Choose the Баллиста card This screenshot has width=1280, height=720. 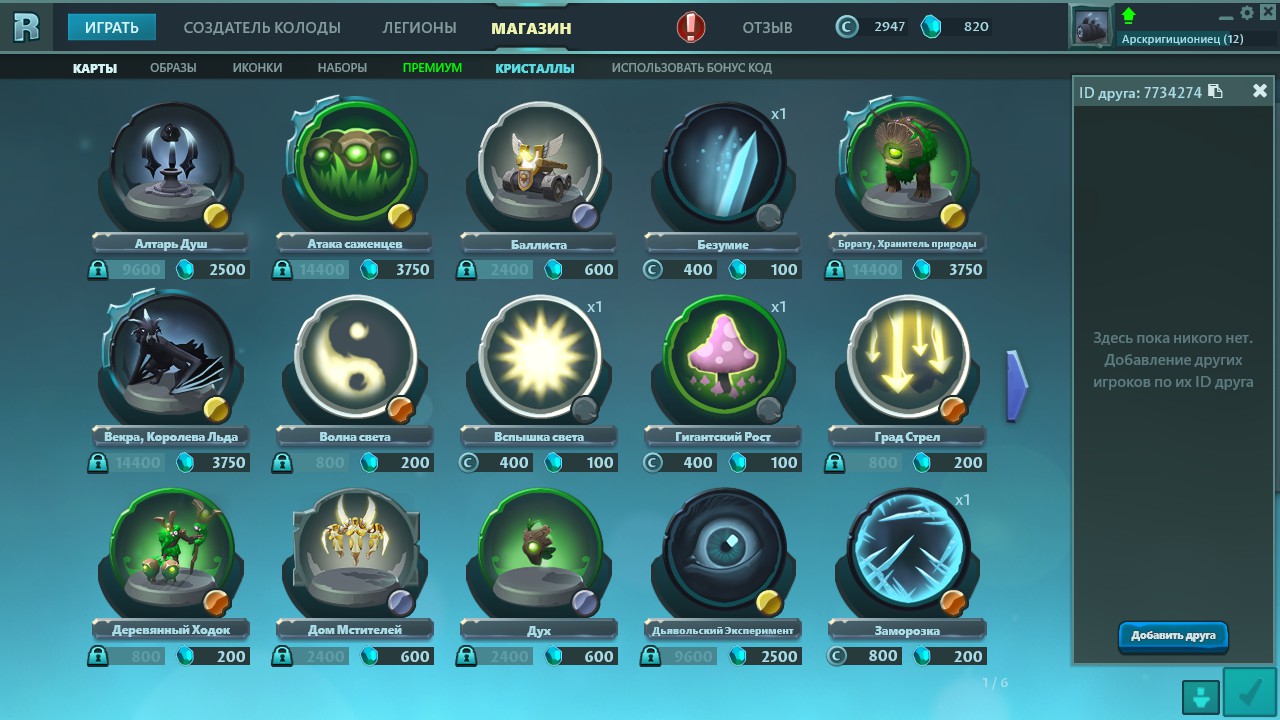click(x=540, y=165)
